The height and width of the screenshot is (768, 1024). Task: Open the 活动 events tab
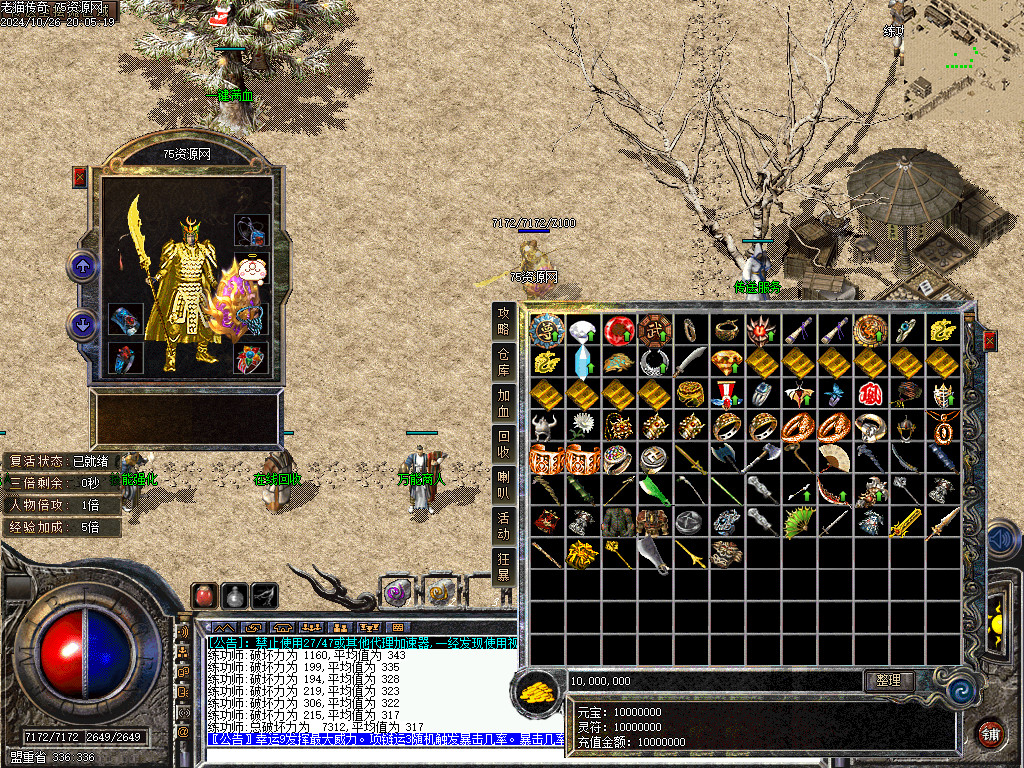(504, 527)
